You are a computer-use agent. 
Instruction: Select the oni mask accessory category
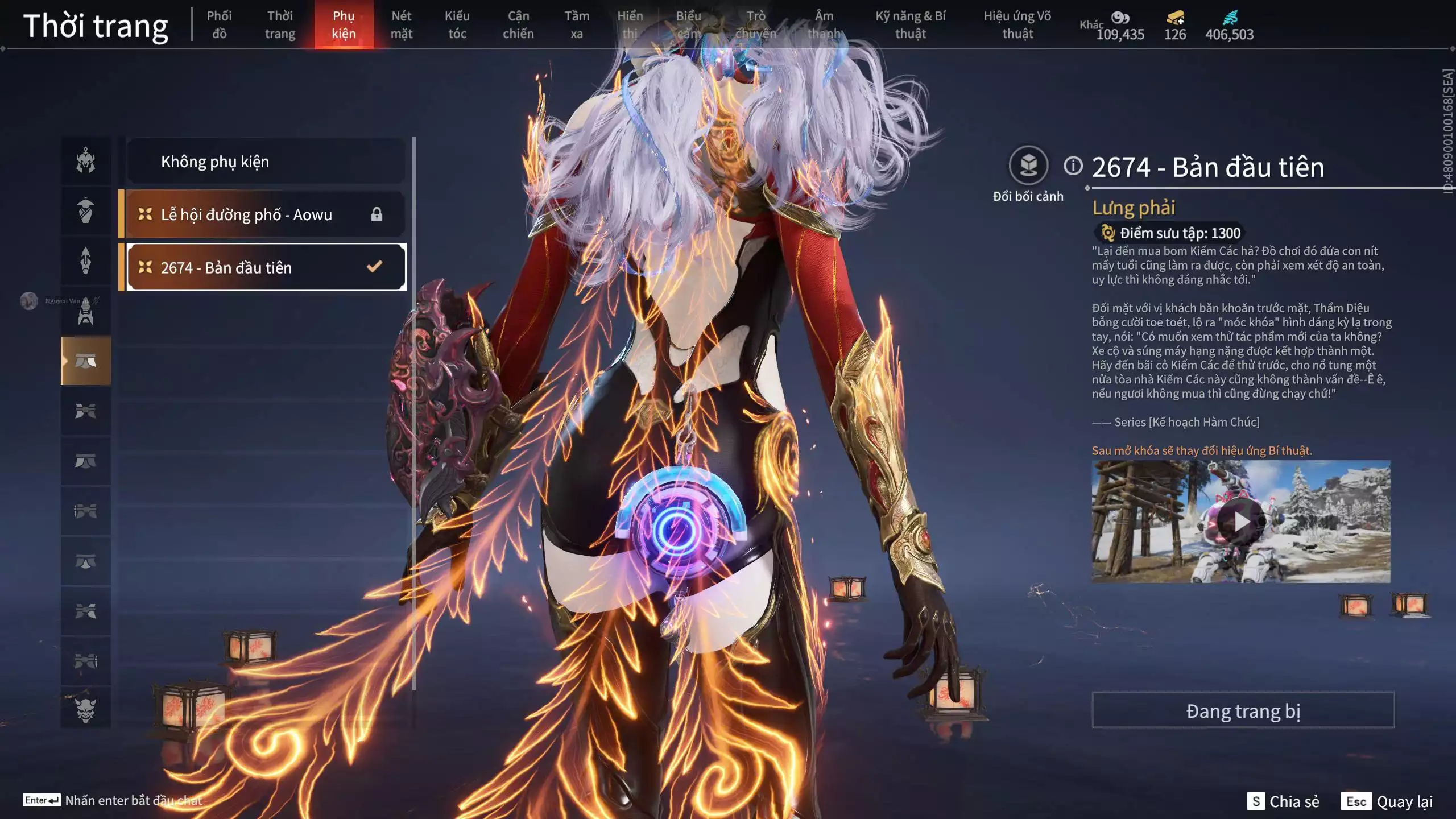tap(86, 710)
